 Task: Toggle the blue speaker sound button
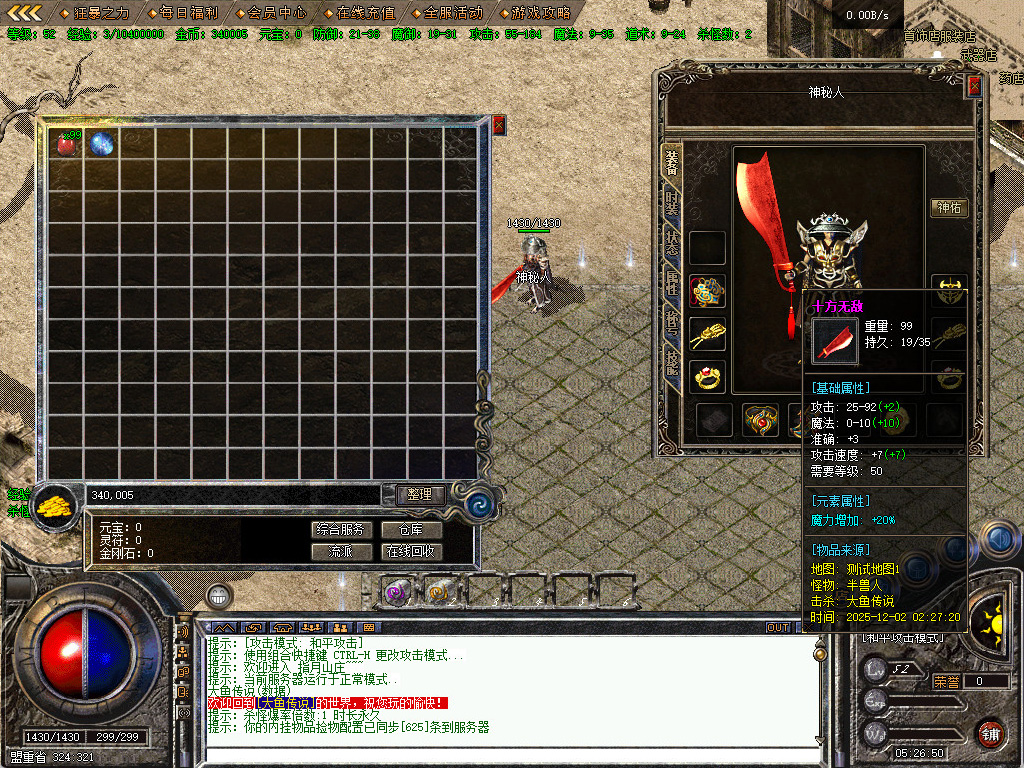click(x=998, y=538)
